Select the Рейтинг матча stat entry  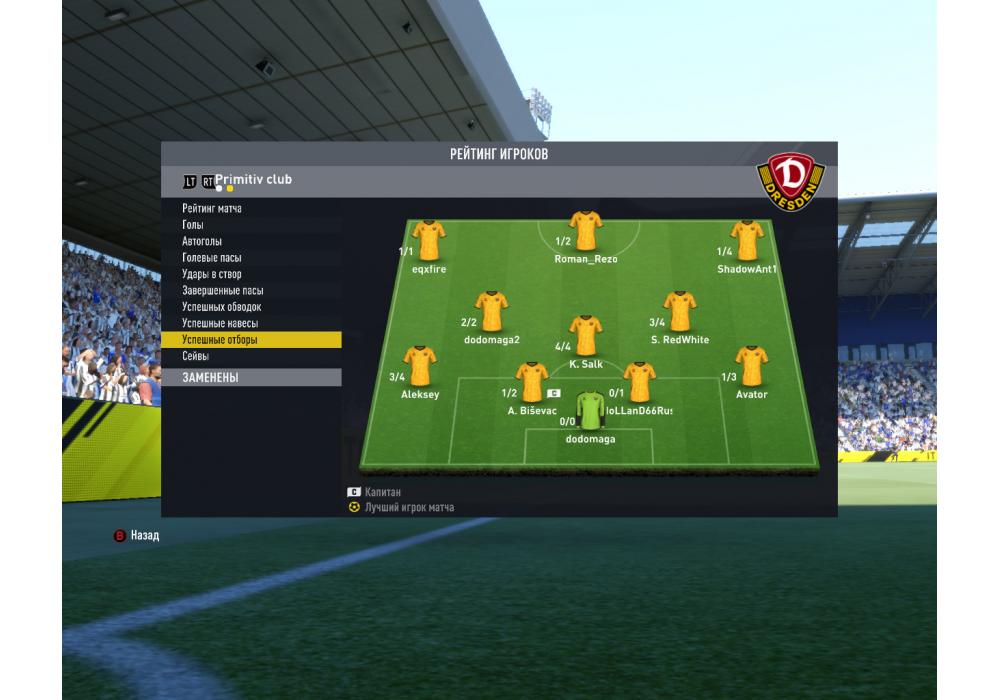pos(212,208)
